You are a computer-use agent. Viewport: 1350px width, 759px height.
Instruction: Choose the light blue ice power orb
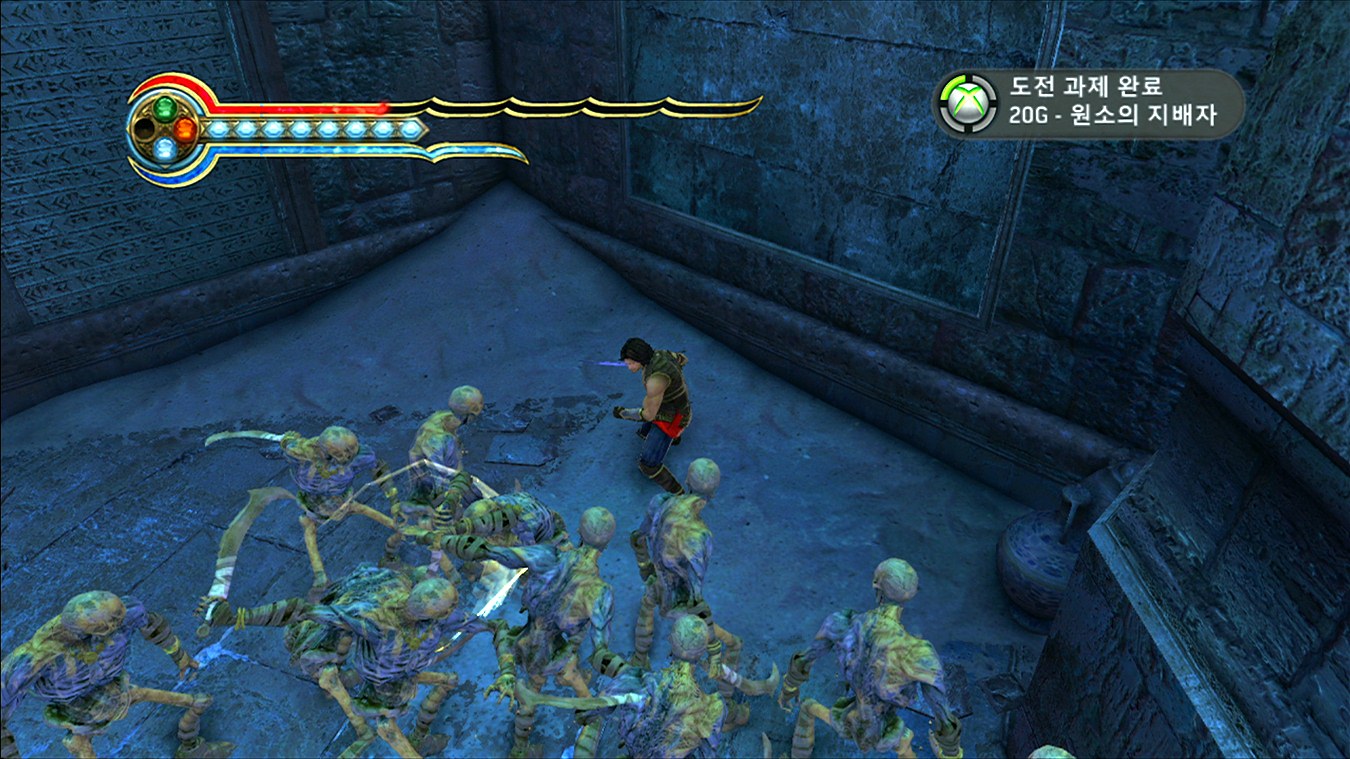(x=165, y=150)
